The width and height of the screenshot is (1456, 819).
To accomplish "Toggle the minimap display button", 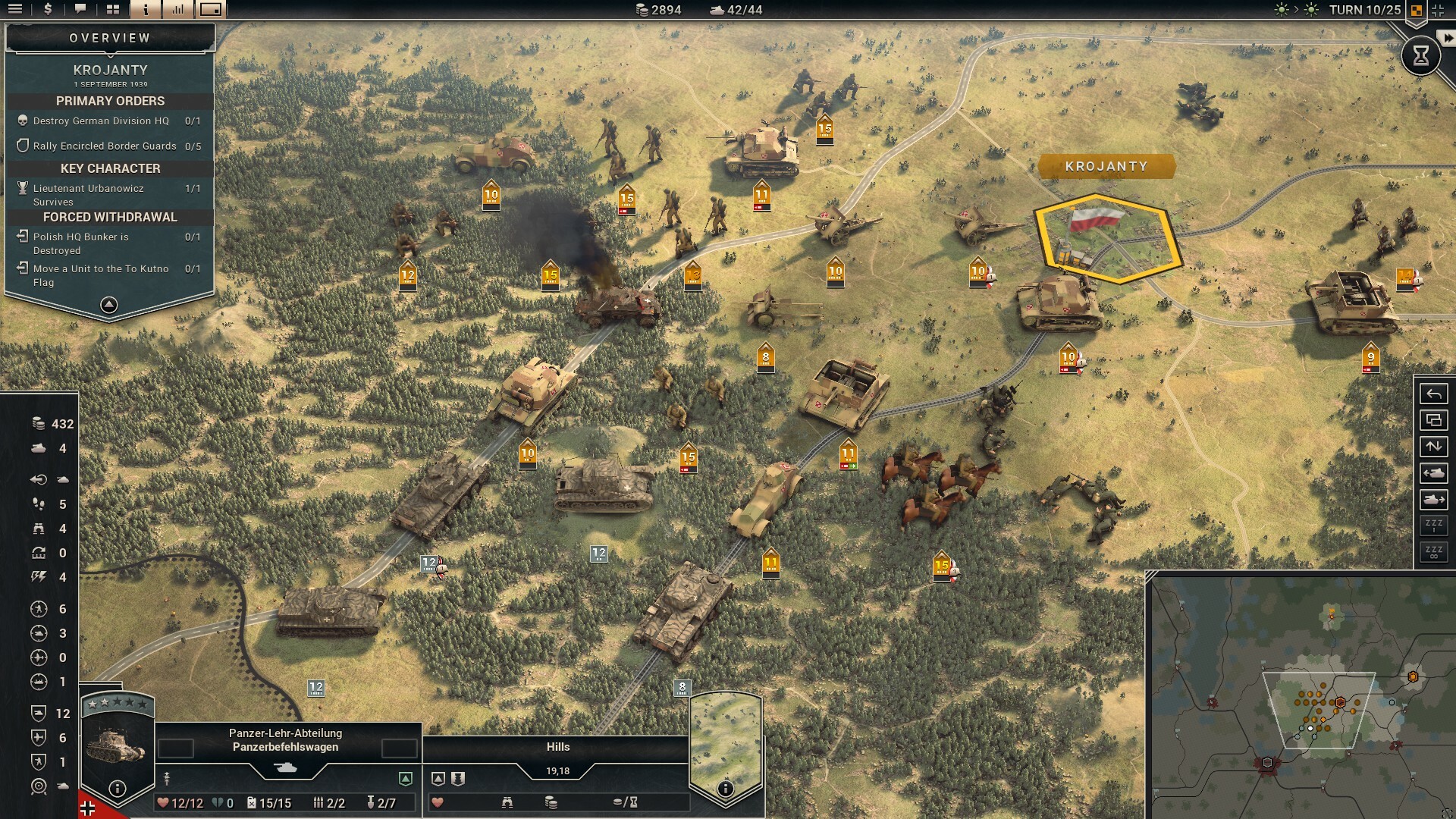I will point(211,9).
